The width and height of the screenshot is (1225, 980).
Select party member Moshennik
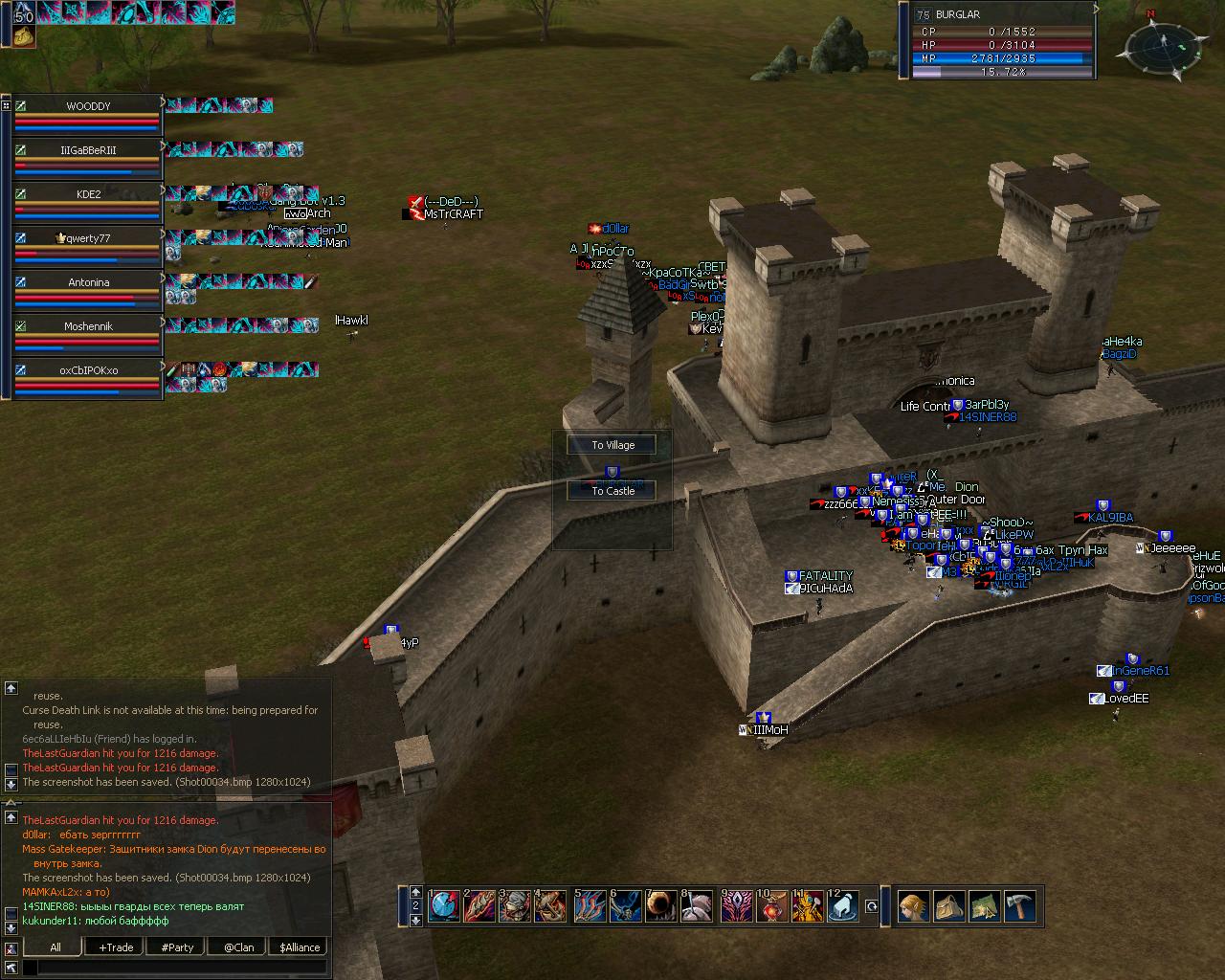[x=88, y=327]
